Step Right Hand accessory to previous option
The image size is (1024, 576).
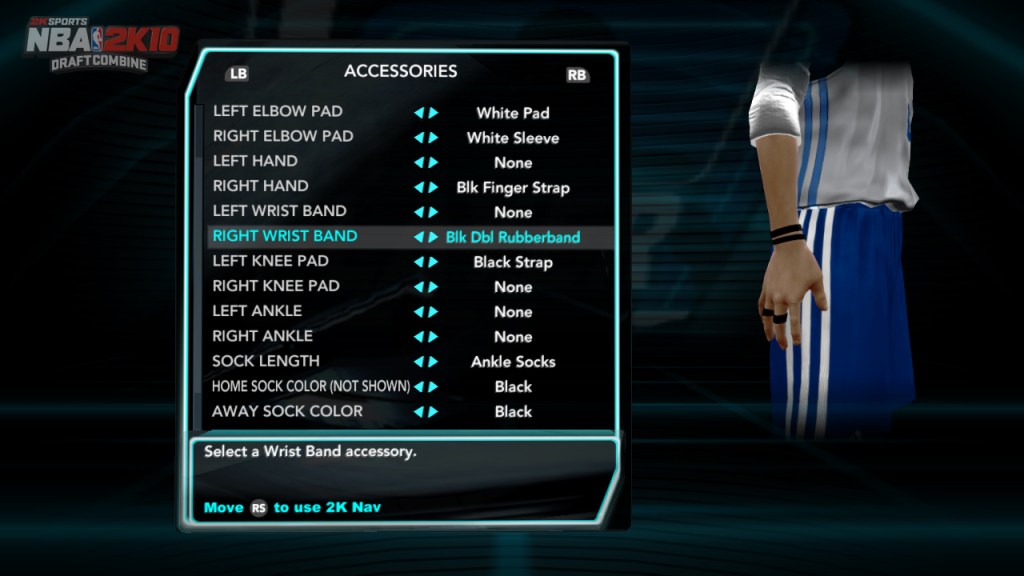[419, 188]
